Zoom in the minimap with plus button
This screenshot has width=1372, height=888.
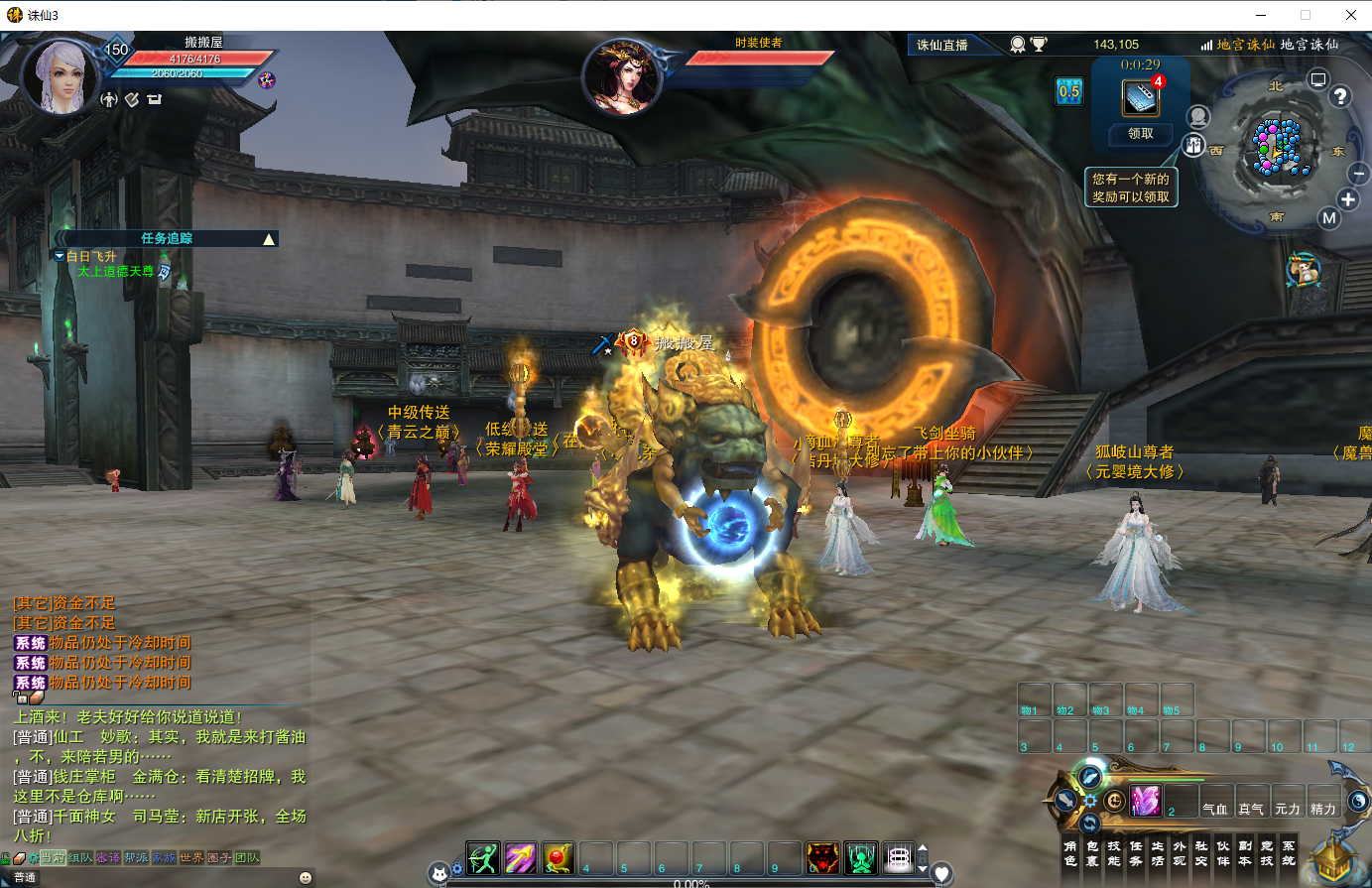click(x=1348, y=199)
